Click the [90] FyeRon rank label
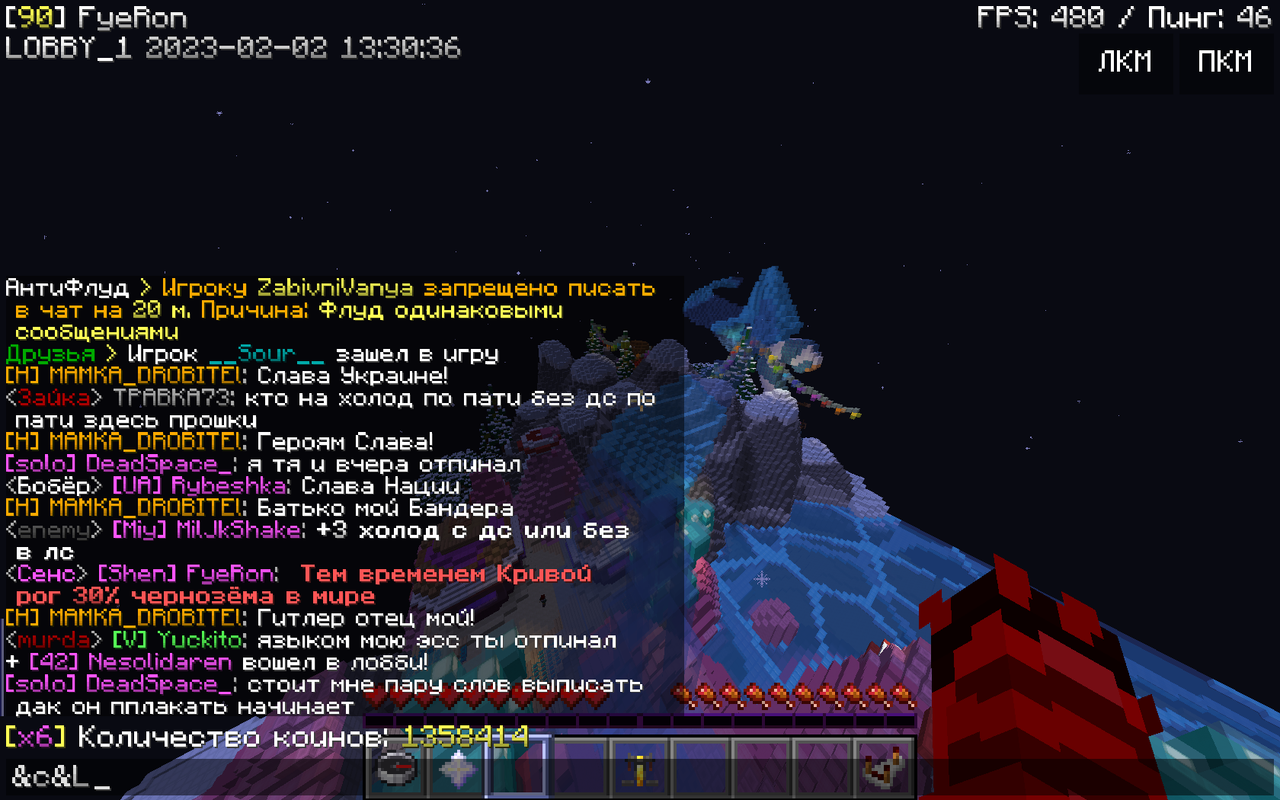The height and width of the screenshot is (800, 1280). [95, 16]
